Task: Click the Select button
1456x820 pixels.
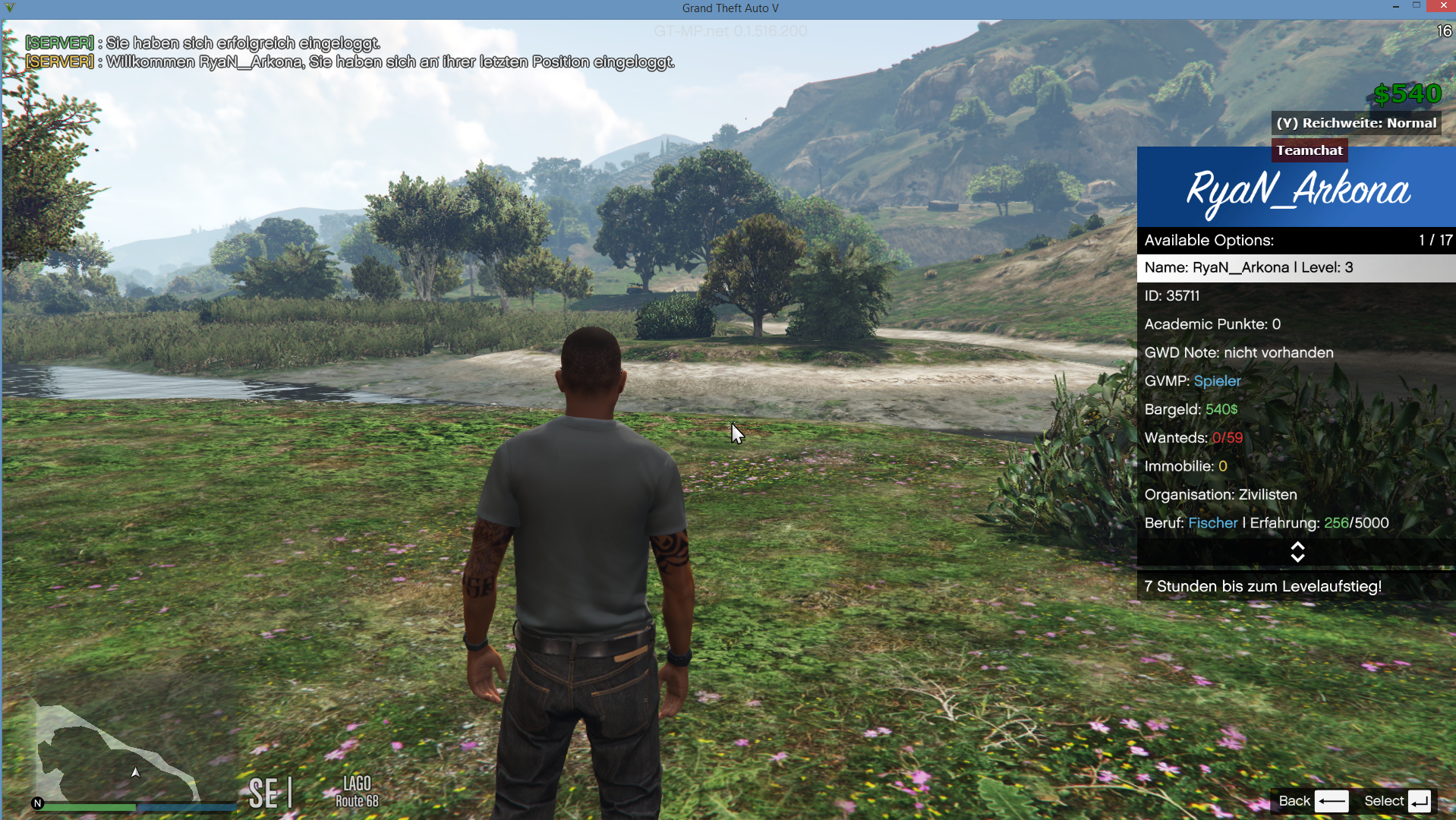Action: (1397, 801)
